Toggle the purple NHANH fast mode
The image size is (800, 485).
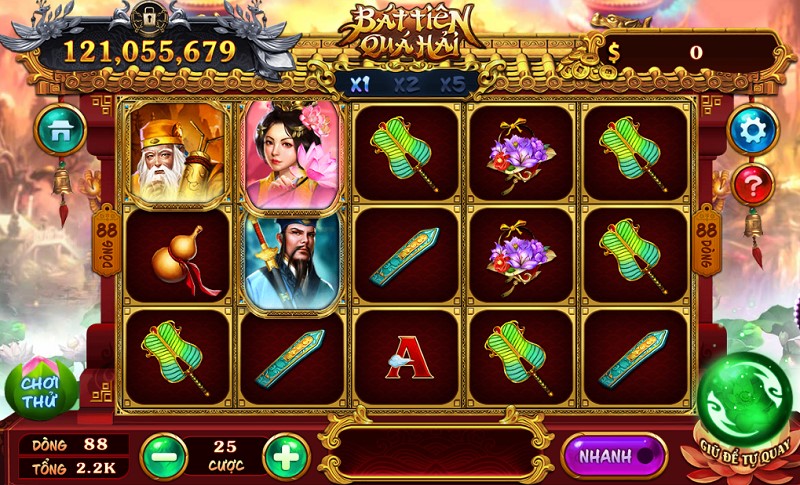[614, 456]
